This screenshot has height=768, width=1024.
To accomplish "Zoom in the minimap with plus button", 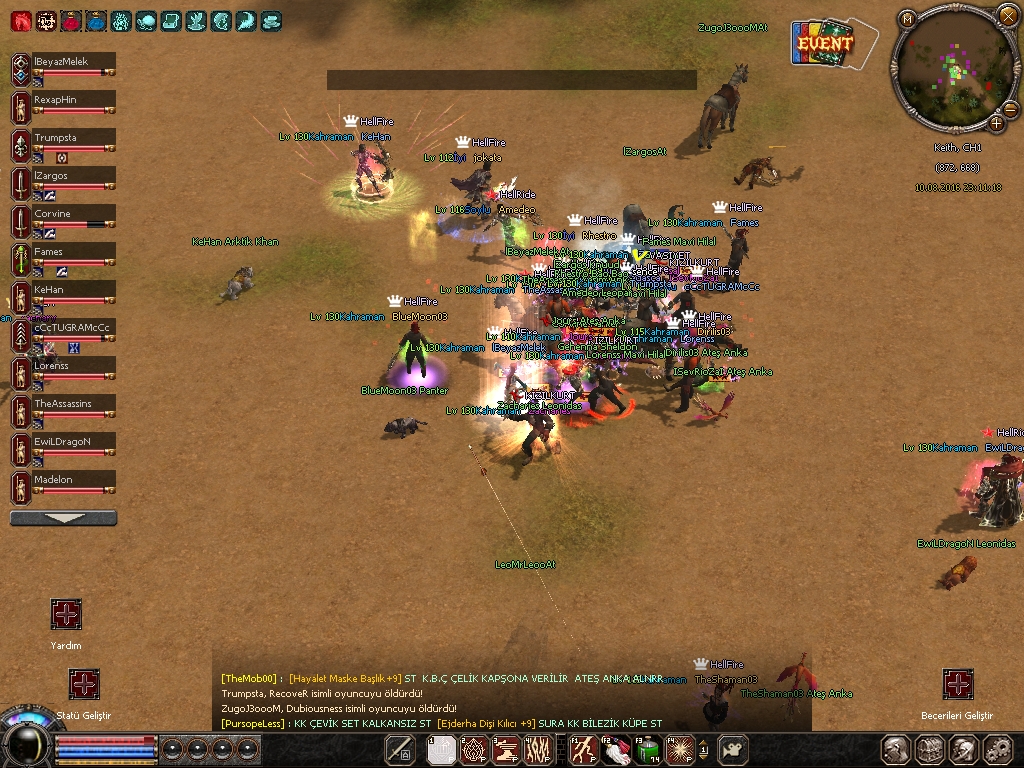I will click(x=997, y=123).
